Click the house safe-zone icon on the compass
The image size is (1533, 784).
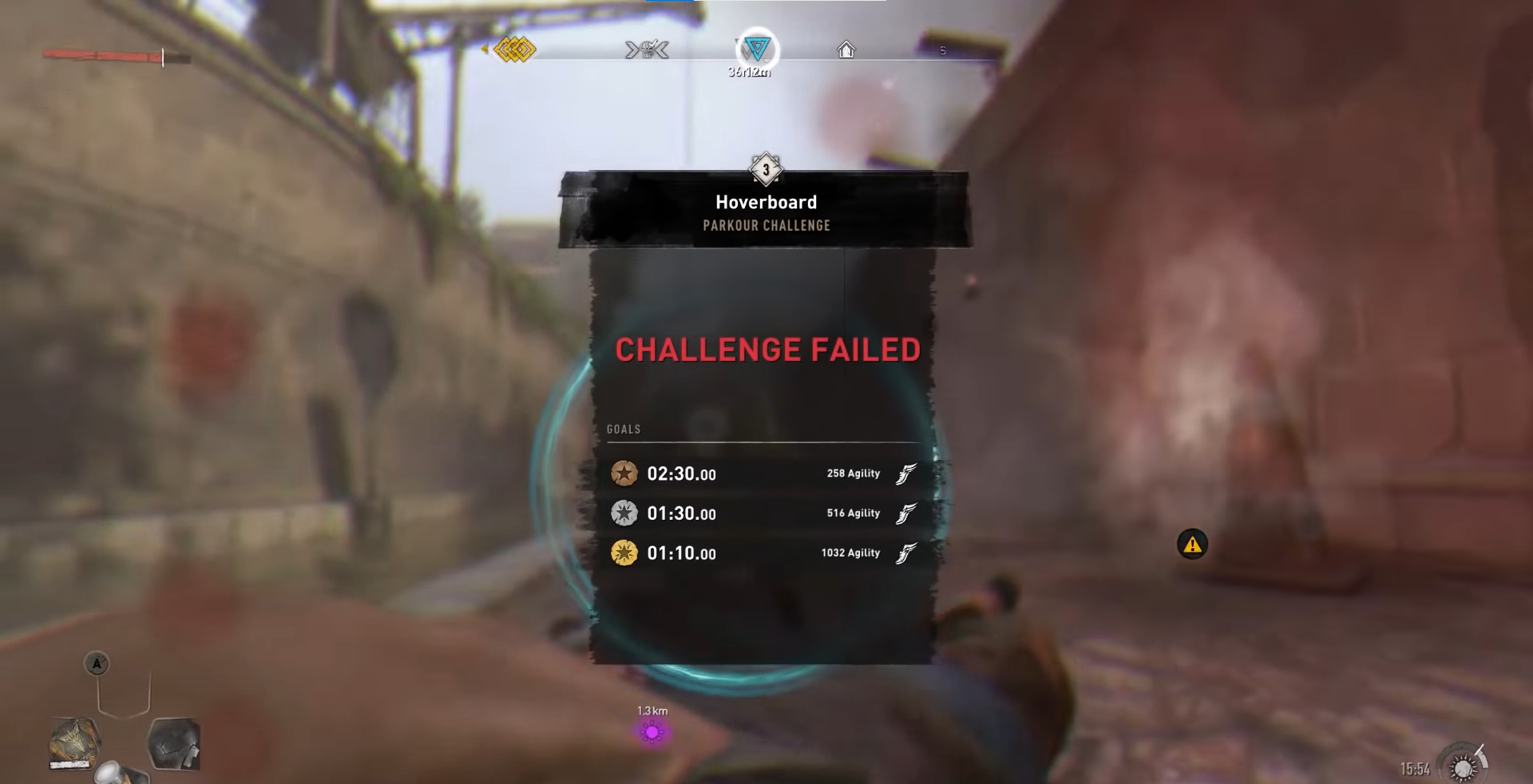846,50
